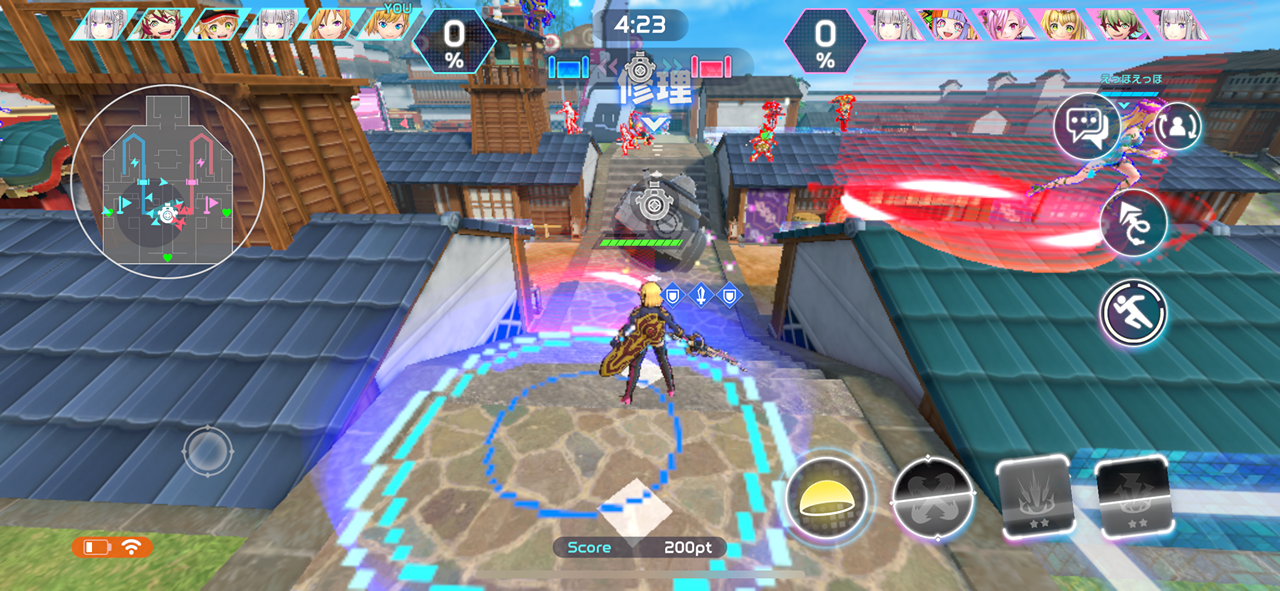Use the arrow jump action button
The image size is (1280, 591).
1134,223
